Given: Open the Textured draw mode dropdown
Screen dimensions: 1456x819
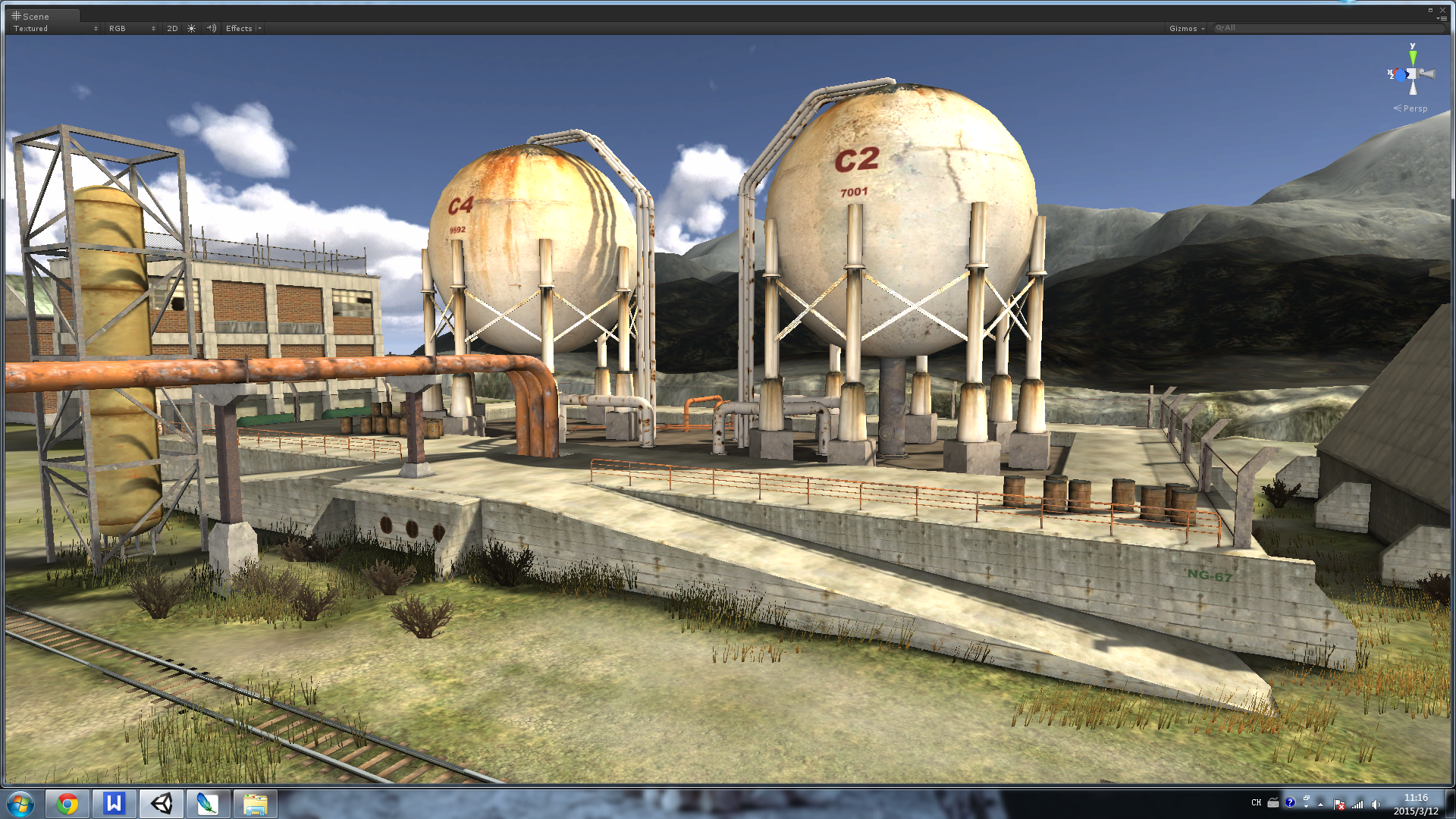Looking at the screenshot, I should click(x=55, y=29).
